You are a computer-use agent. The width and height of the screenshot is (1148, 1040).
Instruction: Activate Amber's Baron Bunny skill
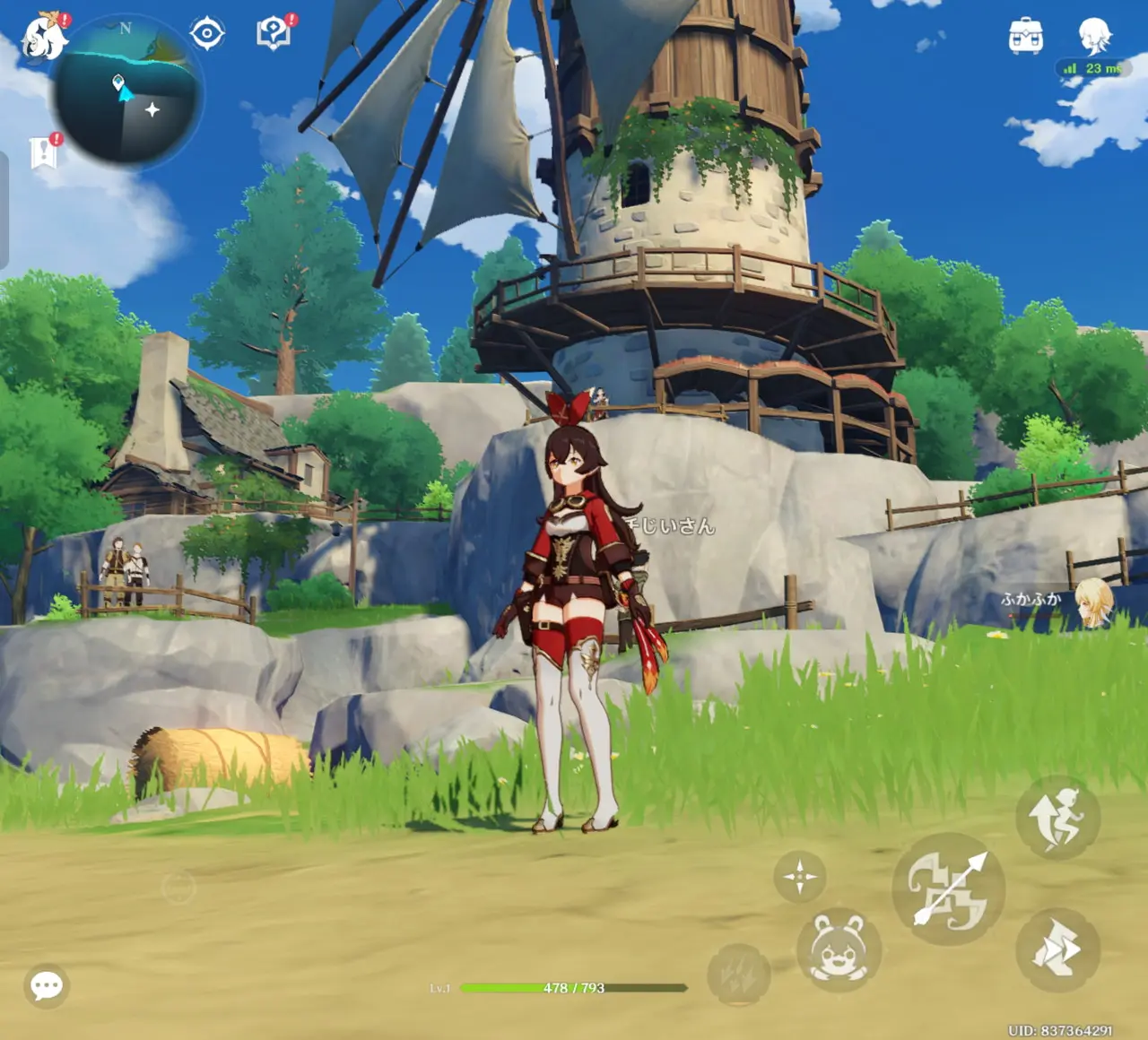[x=839, y=951]
